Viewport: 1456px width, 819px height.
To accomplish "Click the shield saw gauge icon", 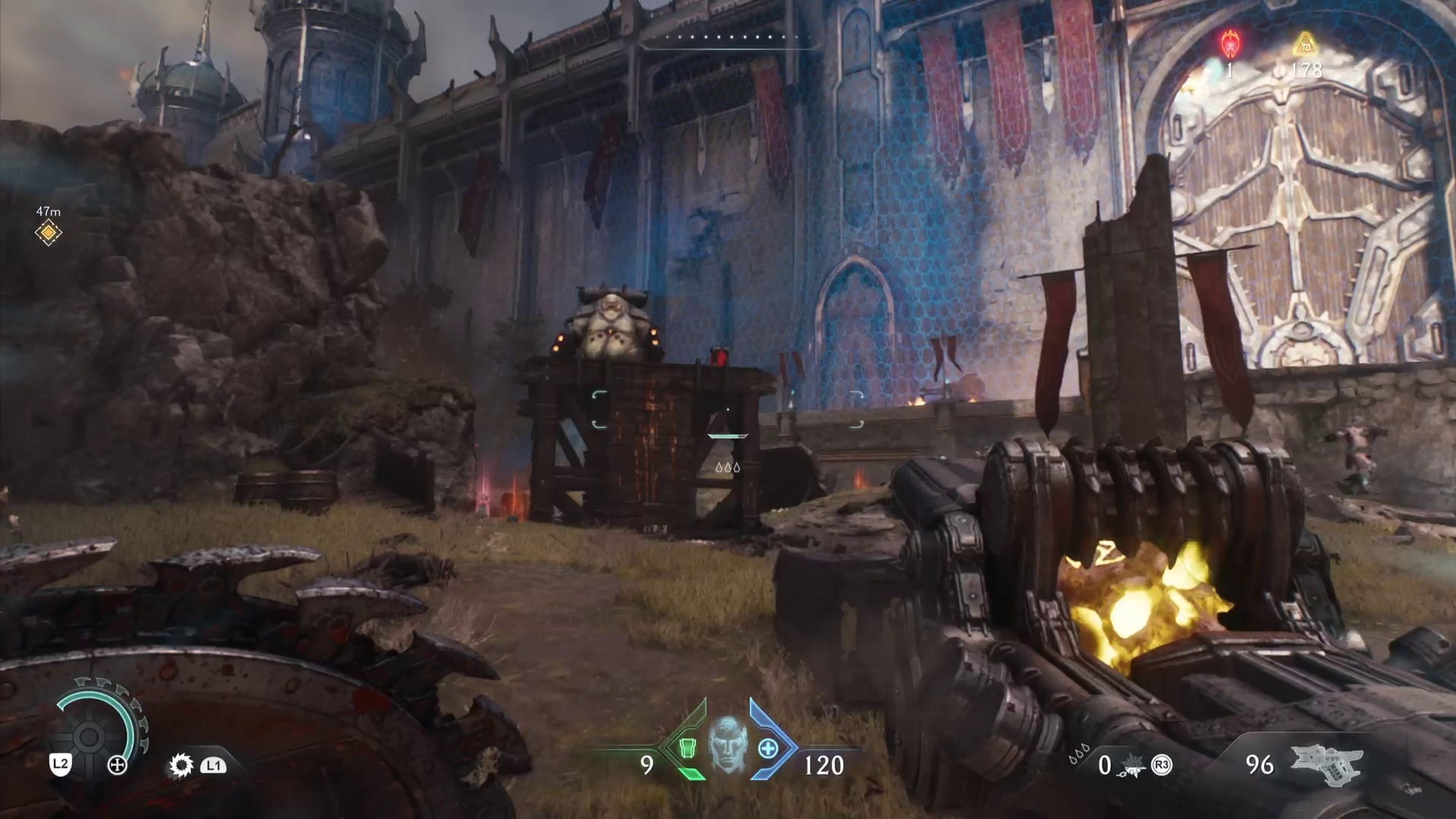I will click(x=89, y=736).
